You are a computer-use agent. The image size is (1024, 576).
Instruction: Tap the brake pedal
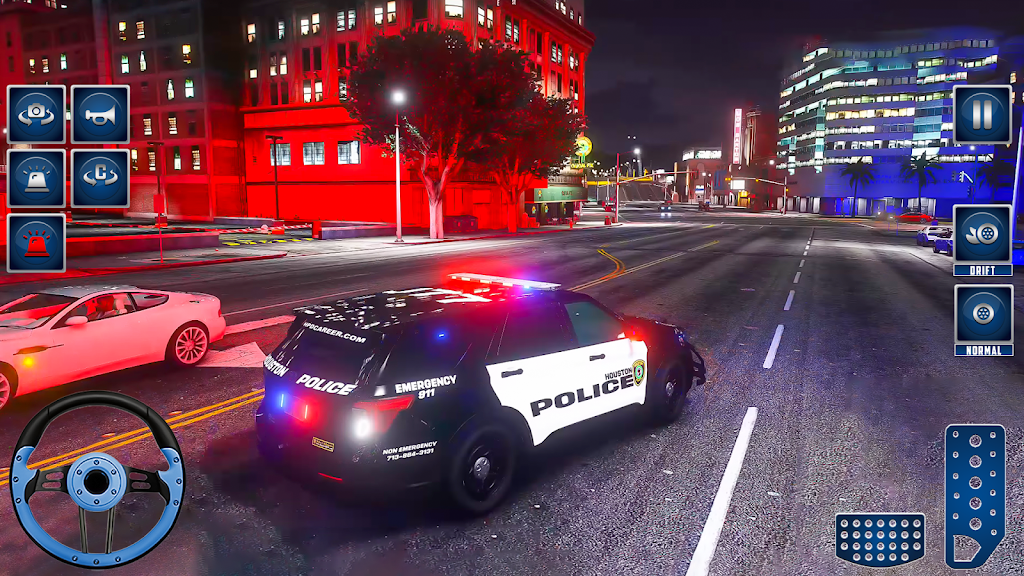(x=880, y=540)
